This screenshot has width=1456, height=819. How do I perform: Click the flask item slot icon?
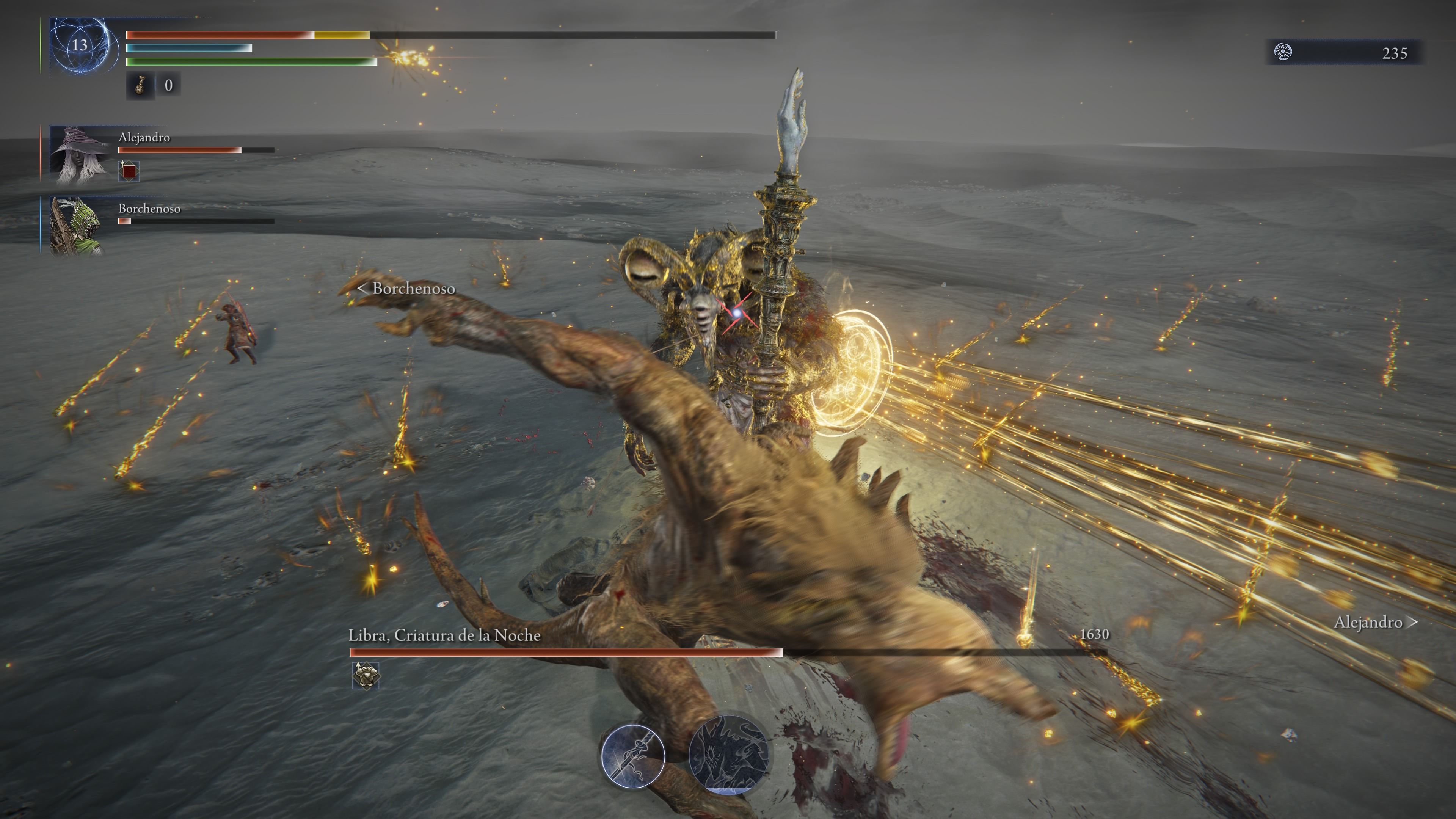click(x=140, y=85)
